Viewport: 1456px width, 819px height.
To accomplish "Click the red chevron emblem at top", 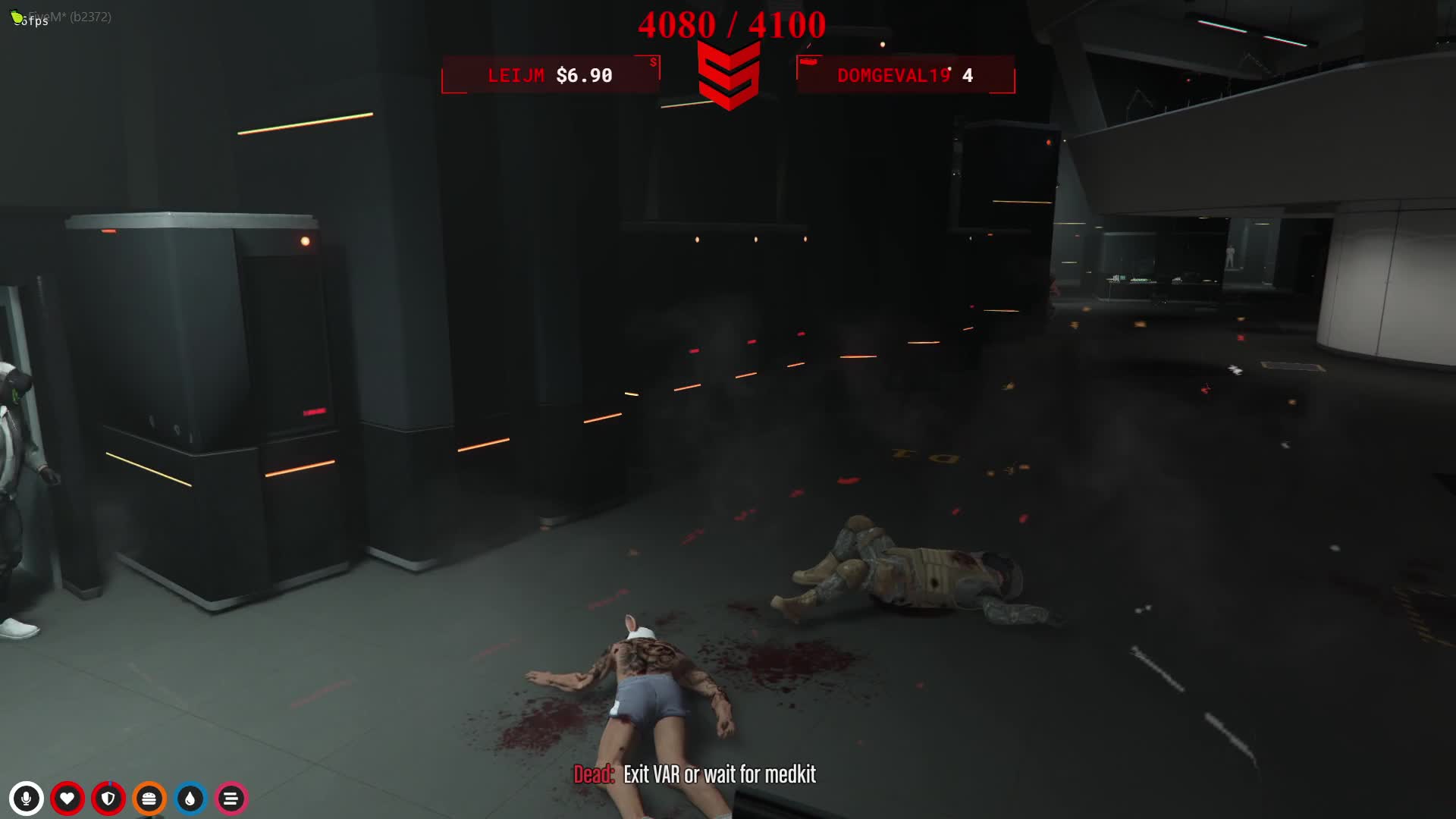I will coord(729,75).
